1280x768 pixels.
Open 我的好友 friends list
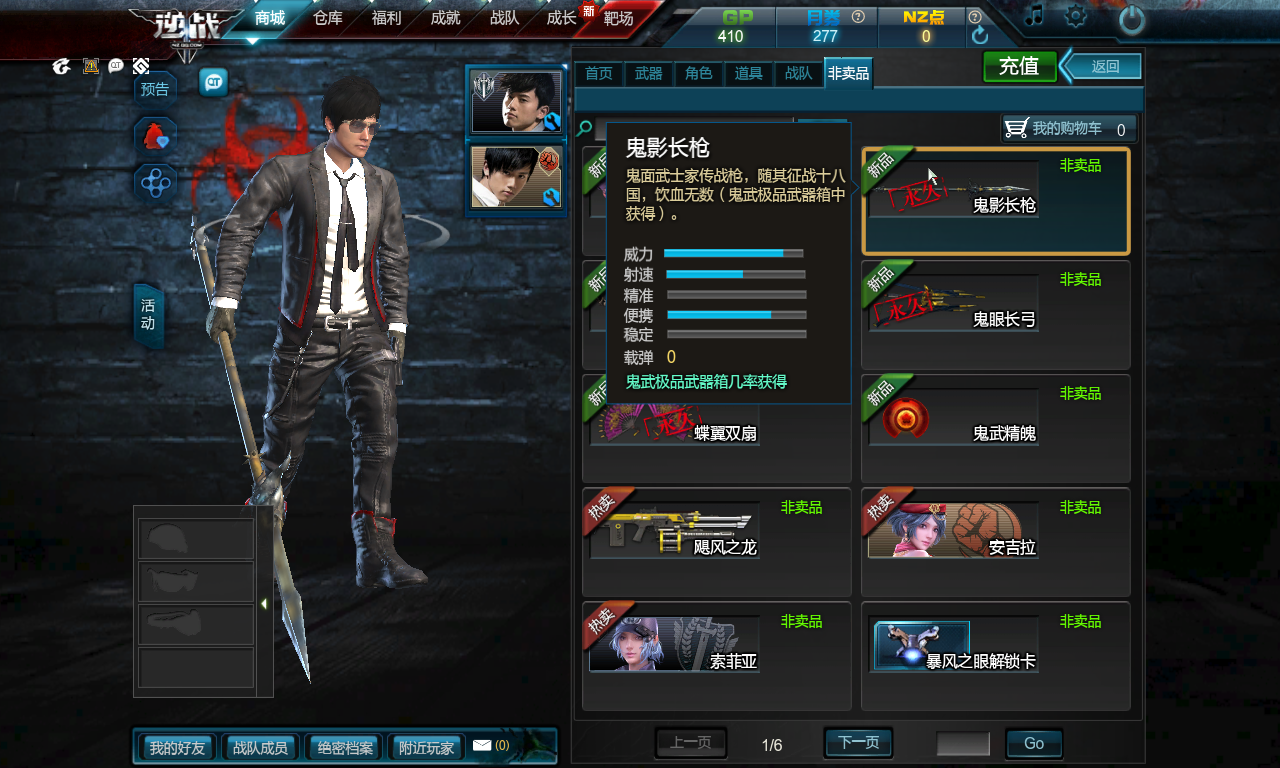tap(177, 747)
